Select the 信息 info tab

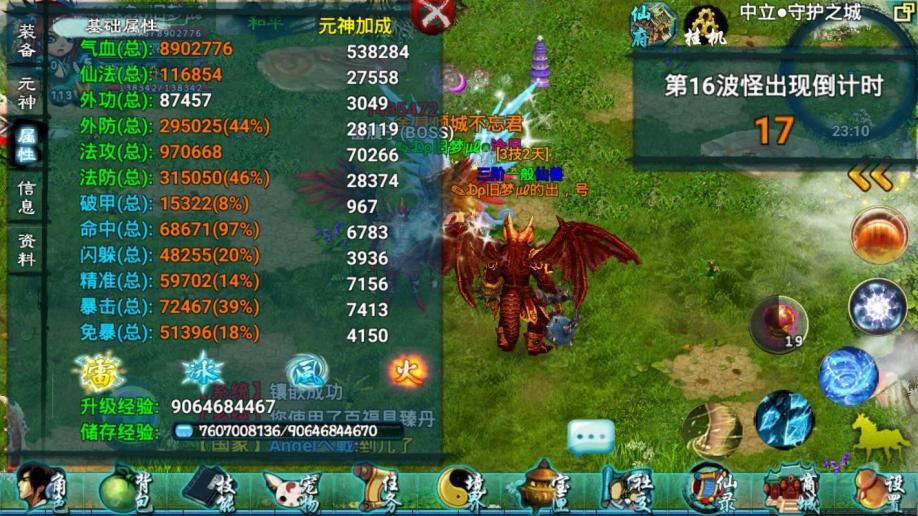point(27,197)
